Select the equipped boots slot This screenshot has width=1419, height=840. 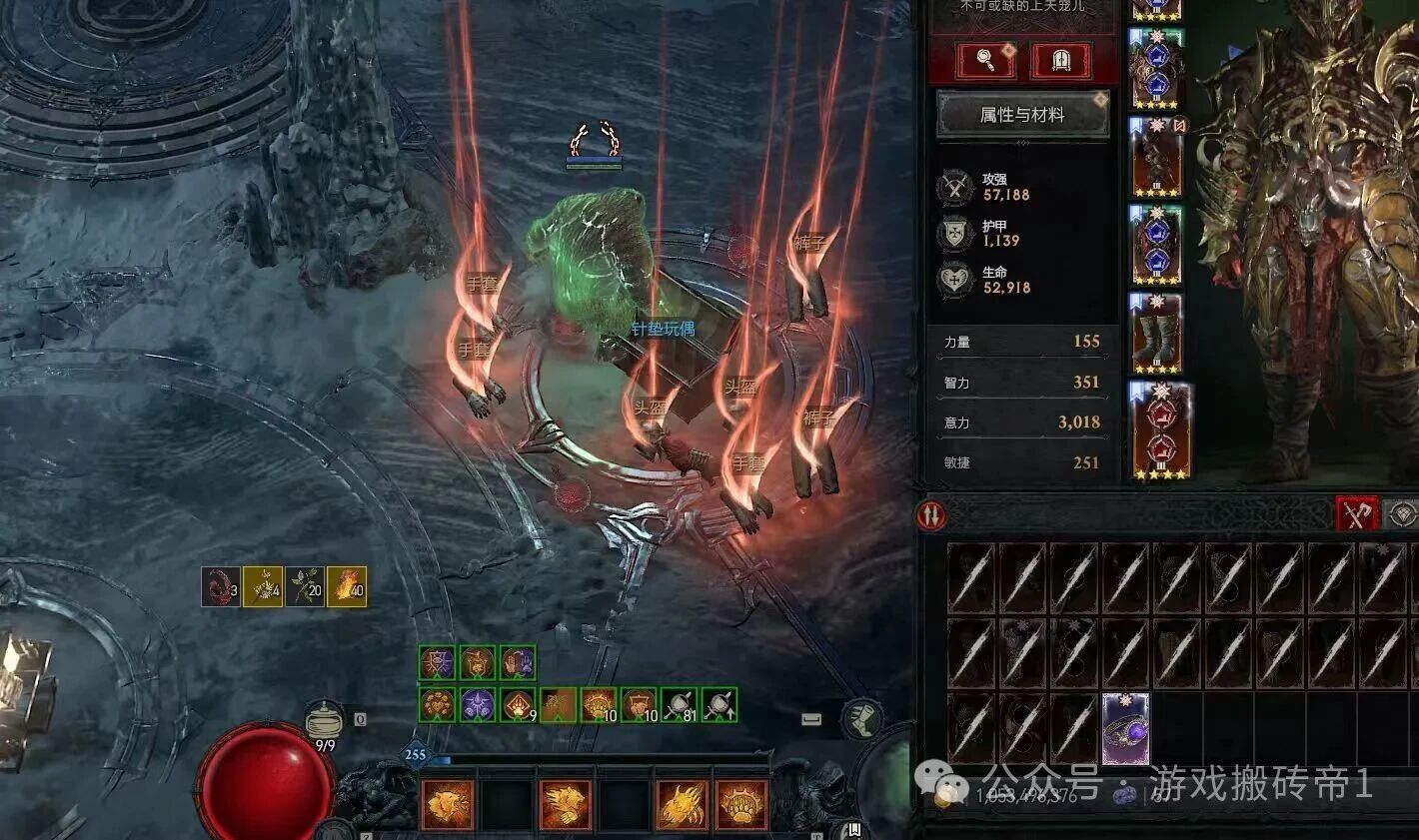1156,335
